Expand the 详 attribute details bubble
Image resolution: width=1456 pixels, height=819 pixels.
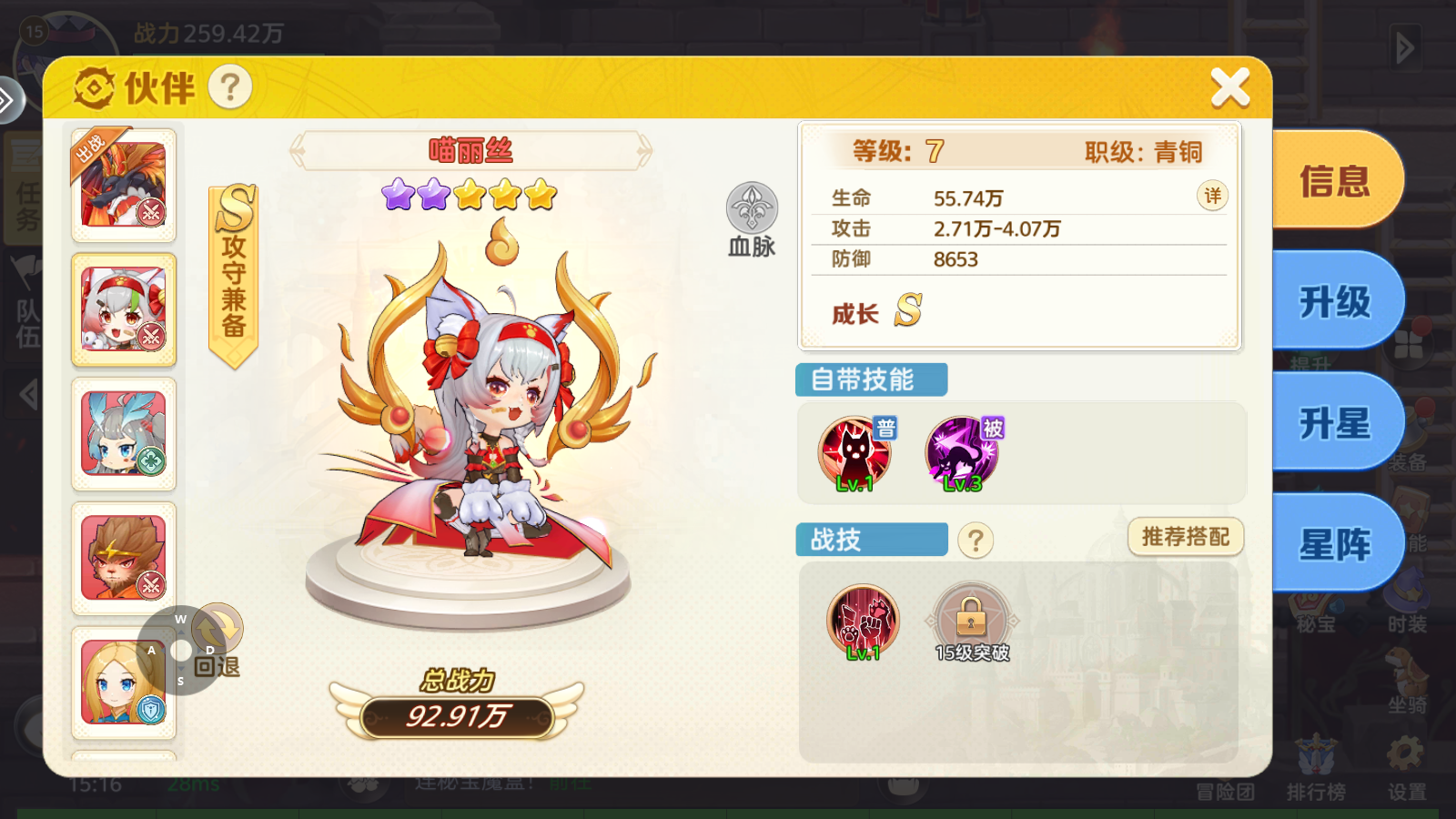coord(1211,196)
